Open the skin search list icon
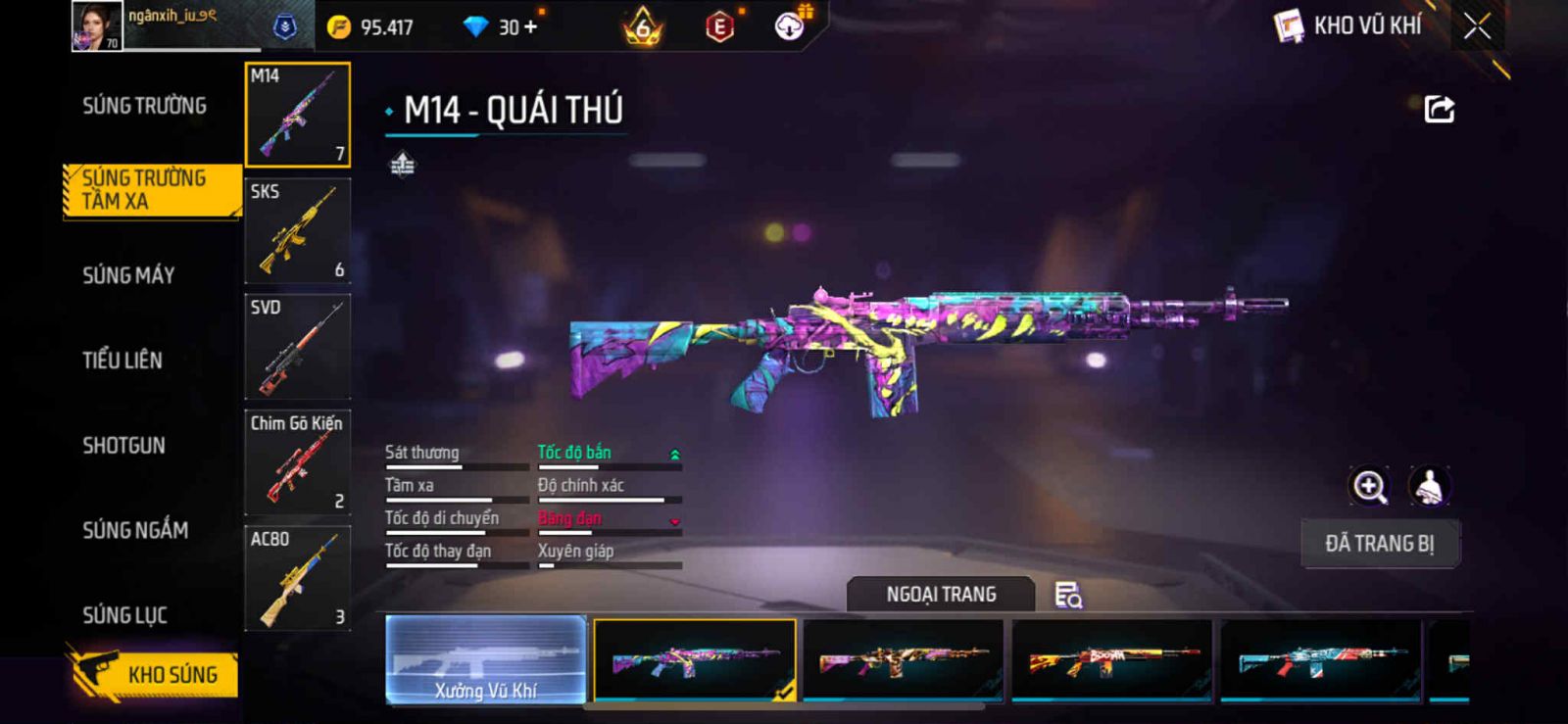The width and height of the screenshot is (1568, 724). pyautogui.click(x=1067, y=595)
